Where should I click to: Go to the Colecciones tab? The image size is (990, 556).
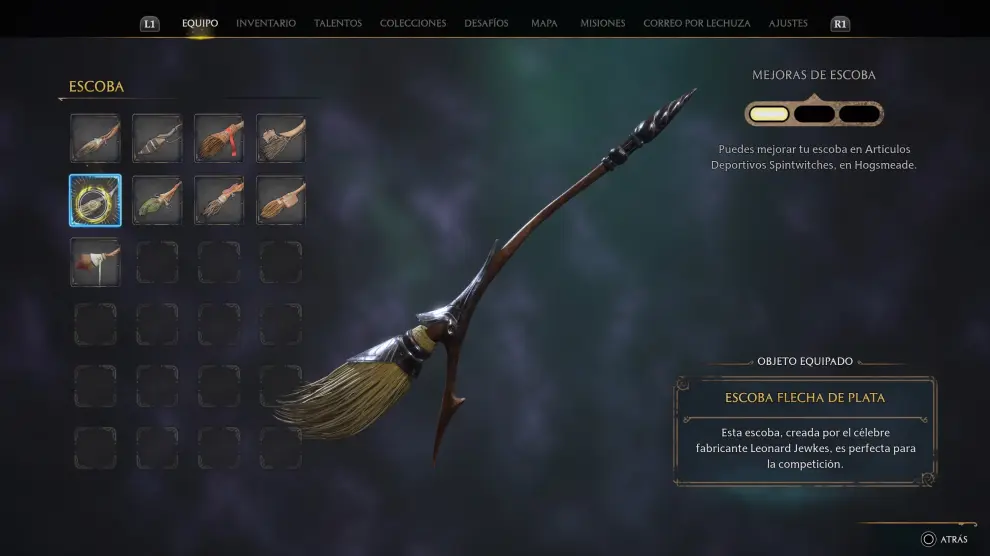click(413, 23)
